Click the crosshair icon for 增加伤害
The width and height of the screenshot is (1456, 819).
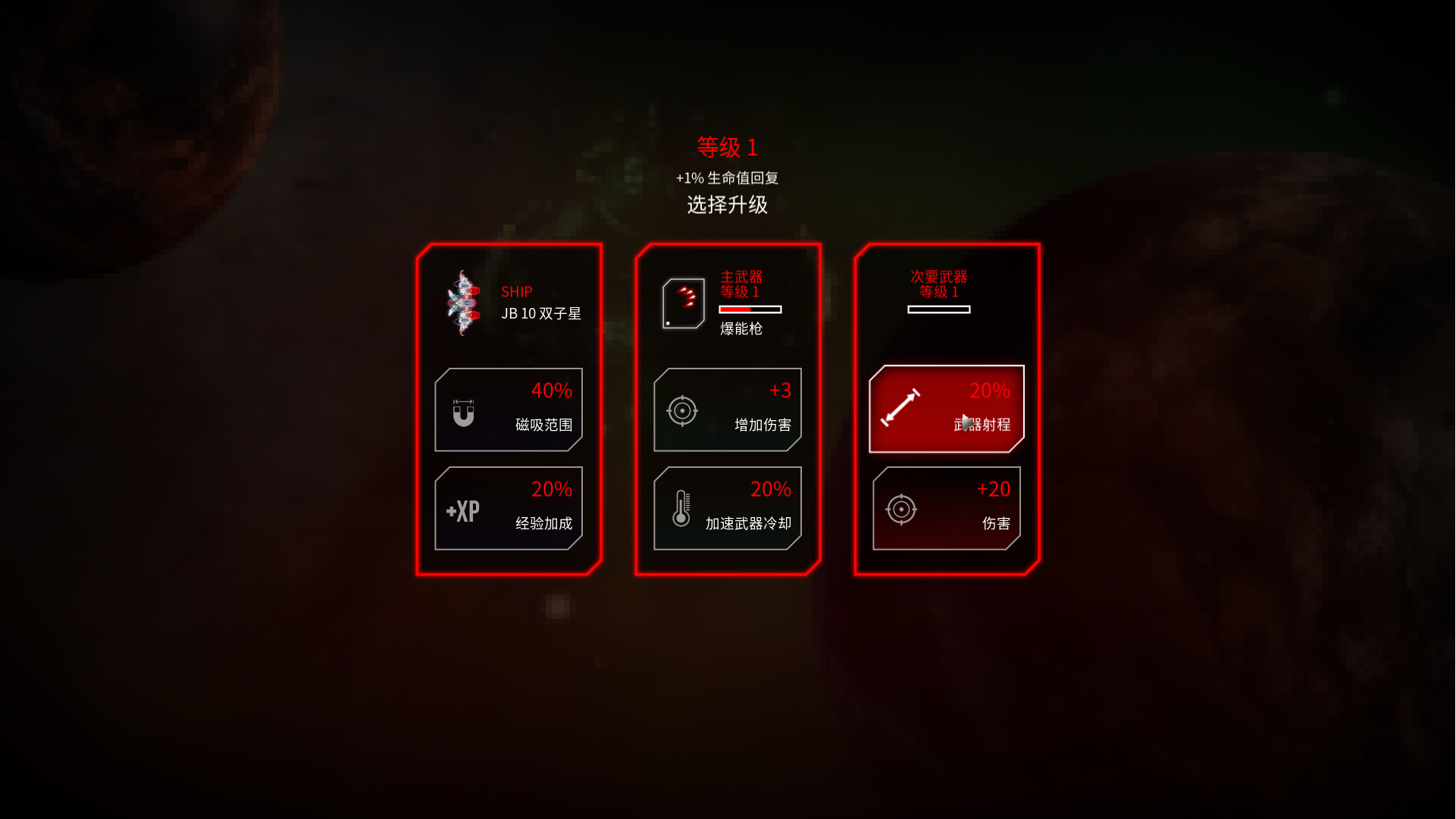point(684,410)
